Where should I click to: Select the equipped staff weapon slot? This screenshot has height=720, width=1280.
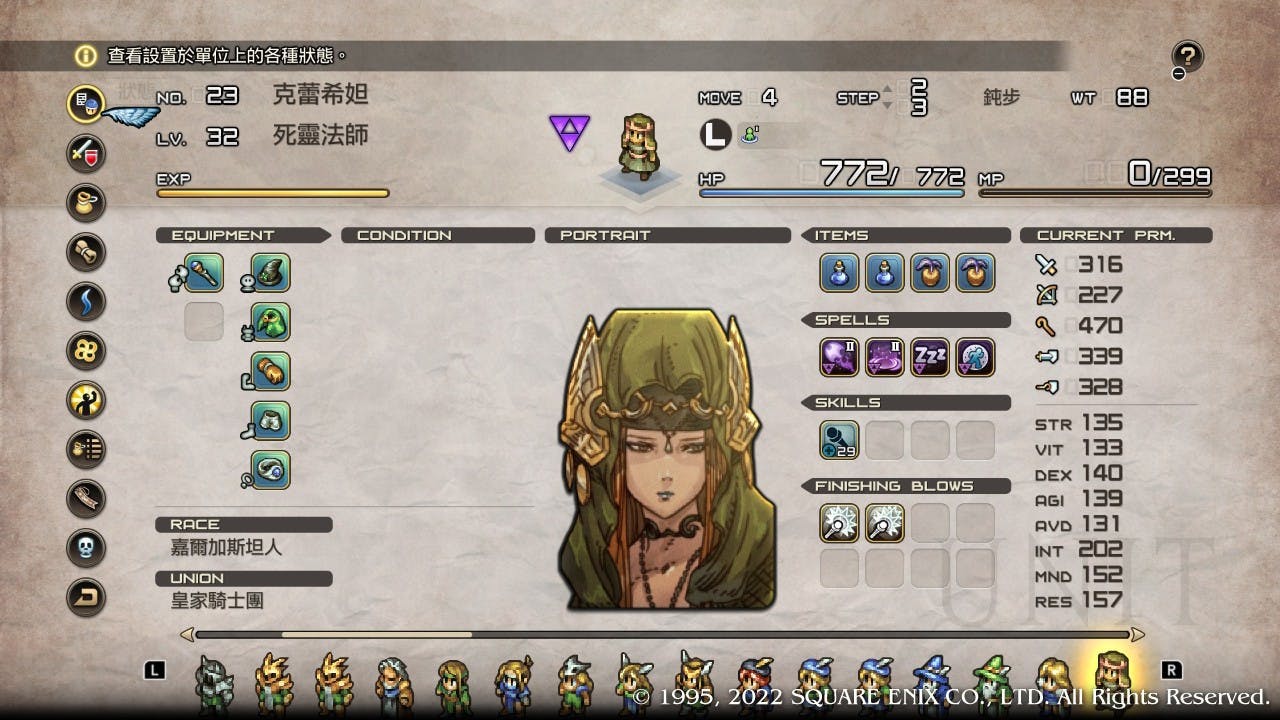tap(203, 273)
